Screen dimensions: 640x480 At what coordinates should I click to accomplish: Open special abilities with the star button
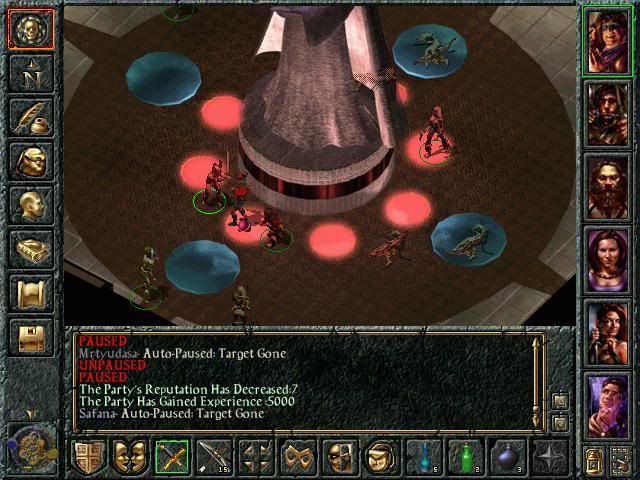point(550,456)
